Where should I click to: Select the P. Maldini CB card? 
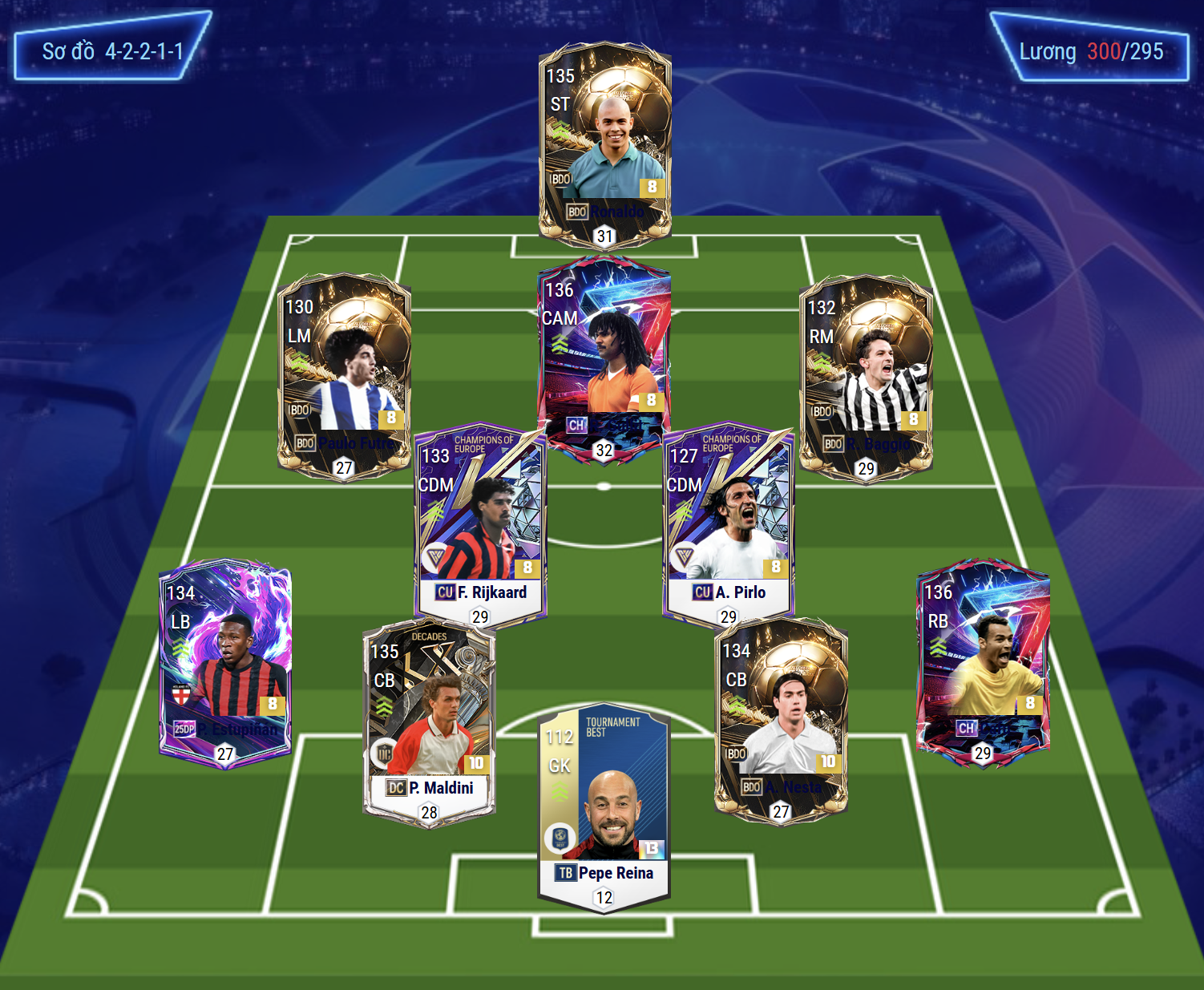pos(429,721)
